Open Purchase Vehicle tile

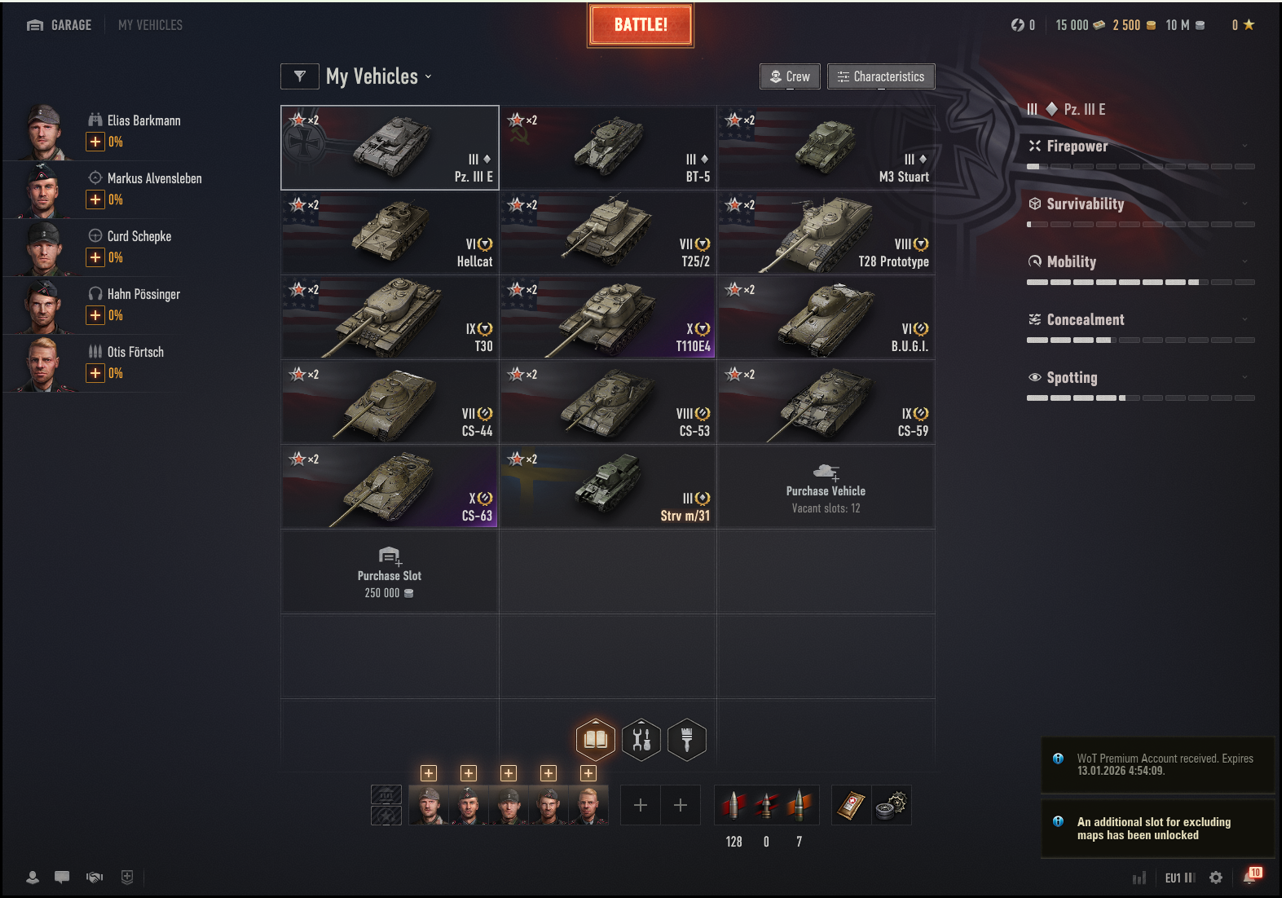tap(826, 487)
